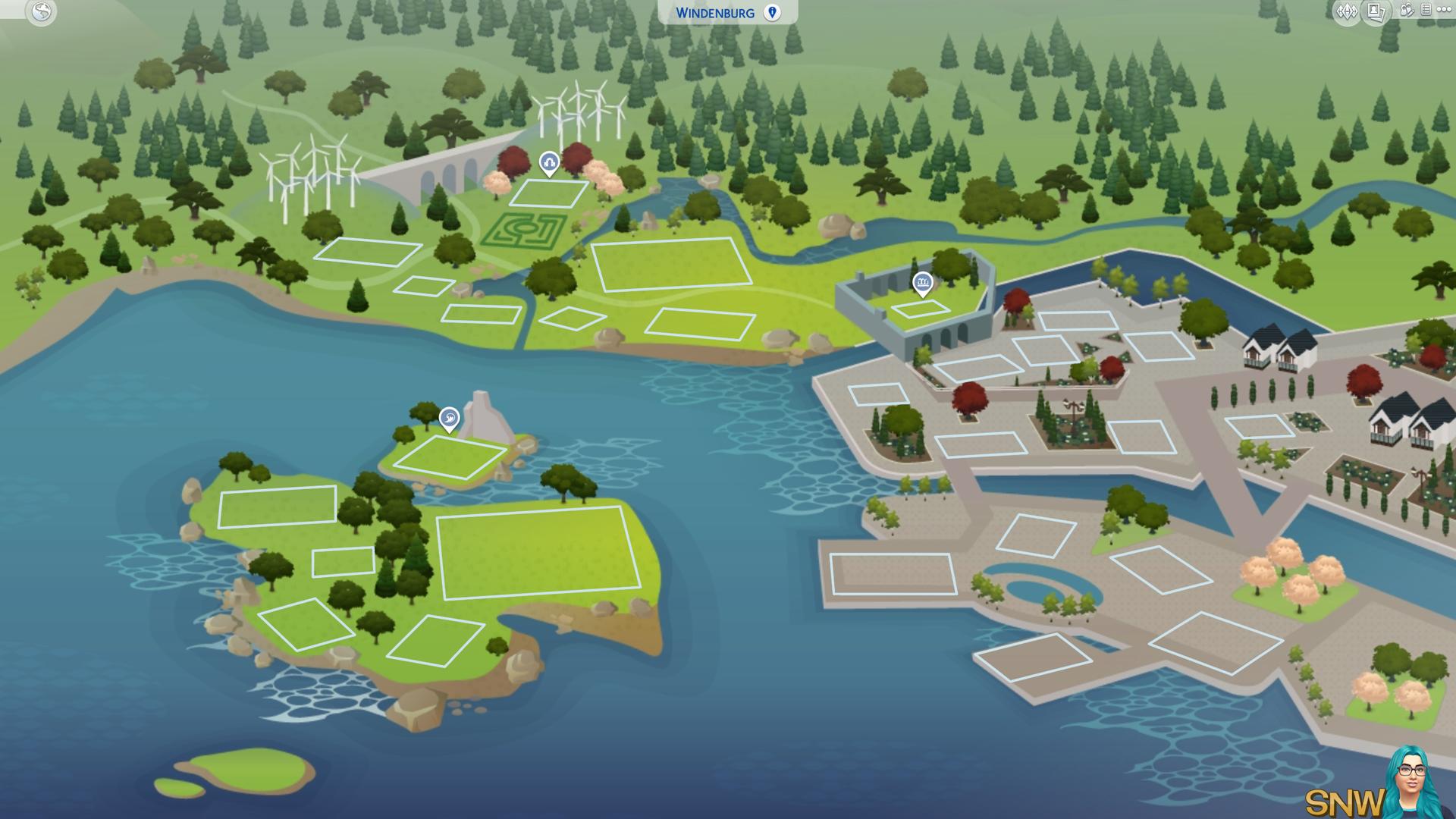Open the world selection globe button

[42, 11]
